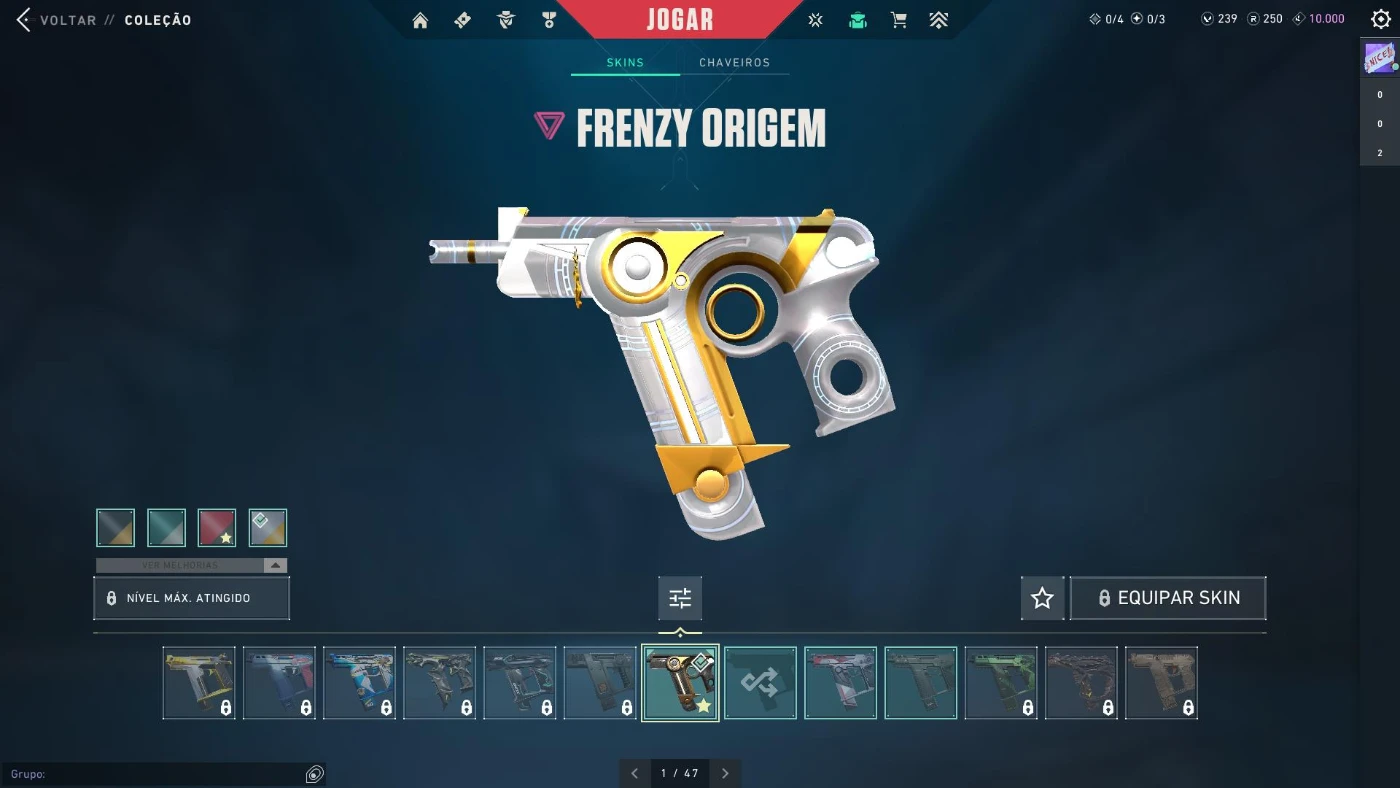Click the Nível Máx. Atingido button
Image resolution: width=1400 pixels, height=788 pixels.
pyautogui.click(x=191, y=598)
